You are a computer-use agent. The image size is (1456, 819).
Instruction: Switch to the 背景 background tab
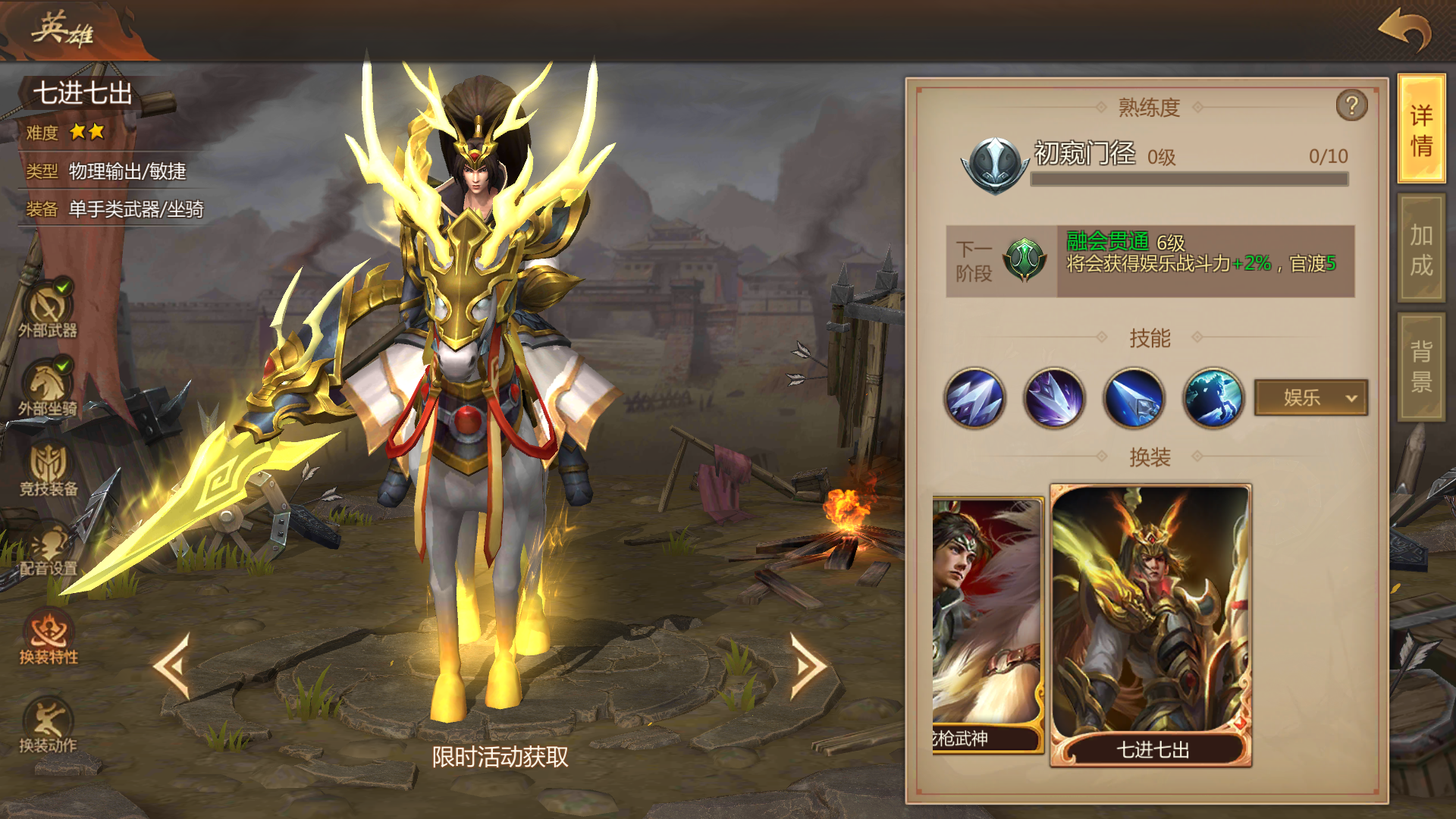(x=1421, y=366)
